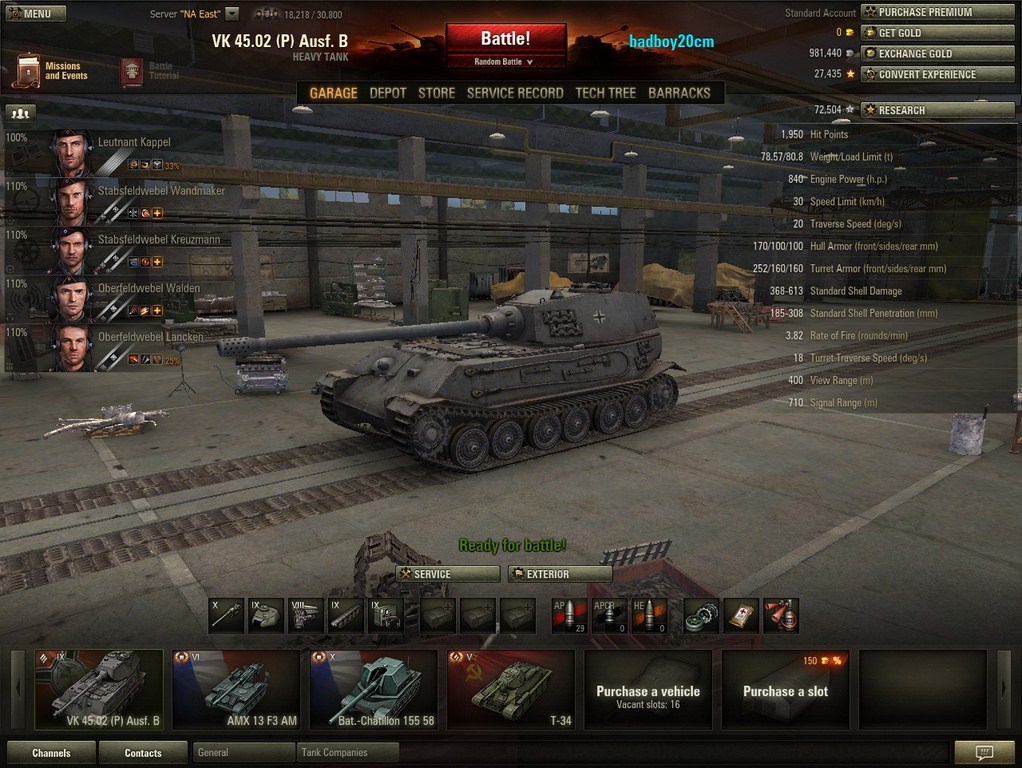Image resolution: width=1022 pixels, height=768 pixels.
Task: Go to the Barracks tab
Action: click(x=679, y=93)
